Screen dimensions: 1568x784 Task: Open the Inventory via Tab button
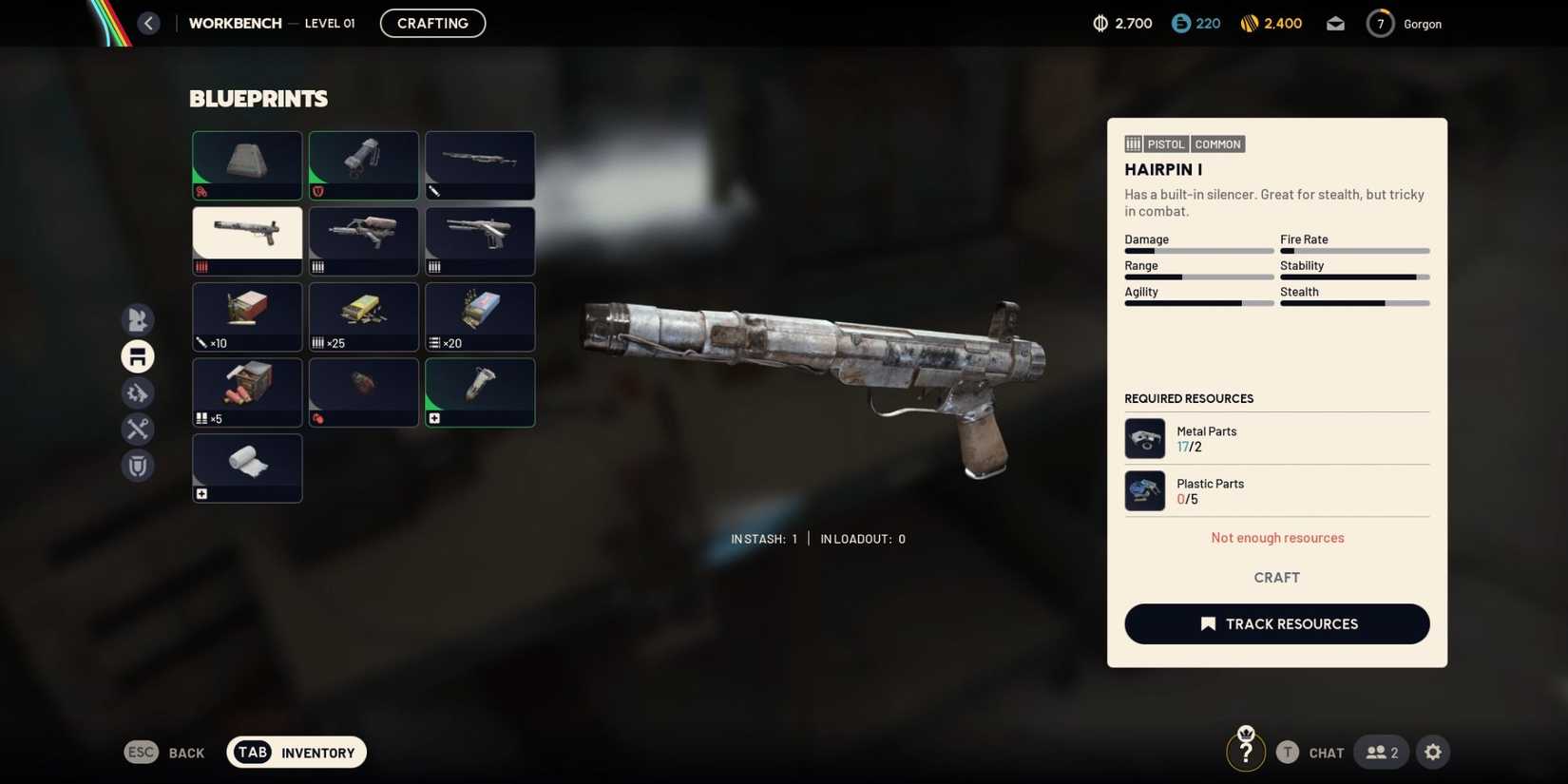point(296,752)
